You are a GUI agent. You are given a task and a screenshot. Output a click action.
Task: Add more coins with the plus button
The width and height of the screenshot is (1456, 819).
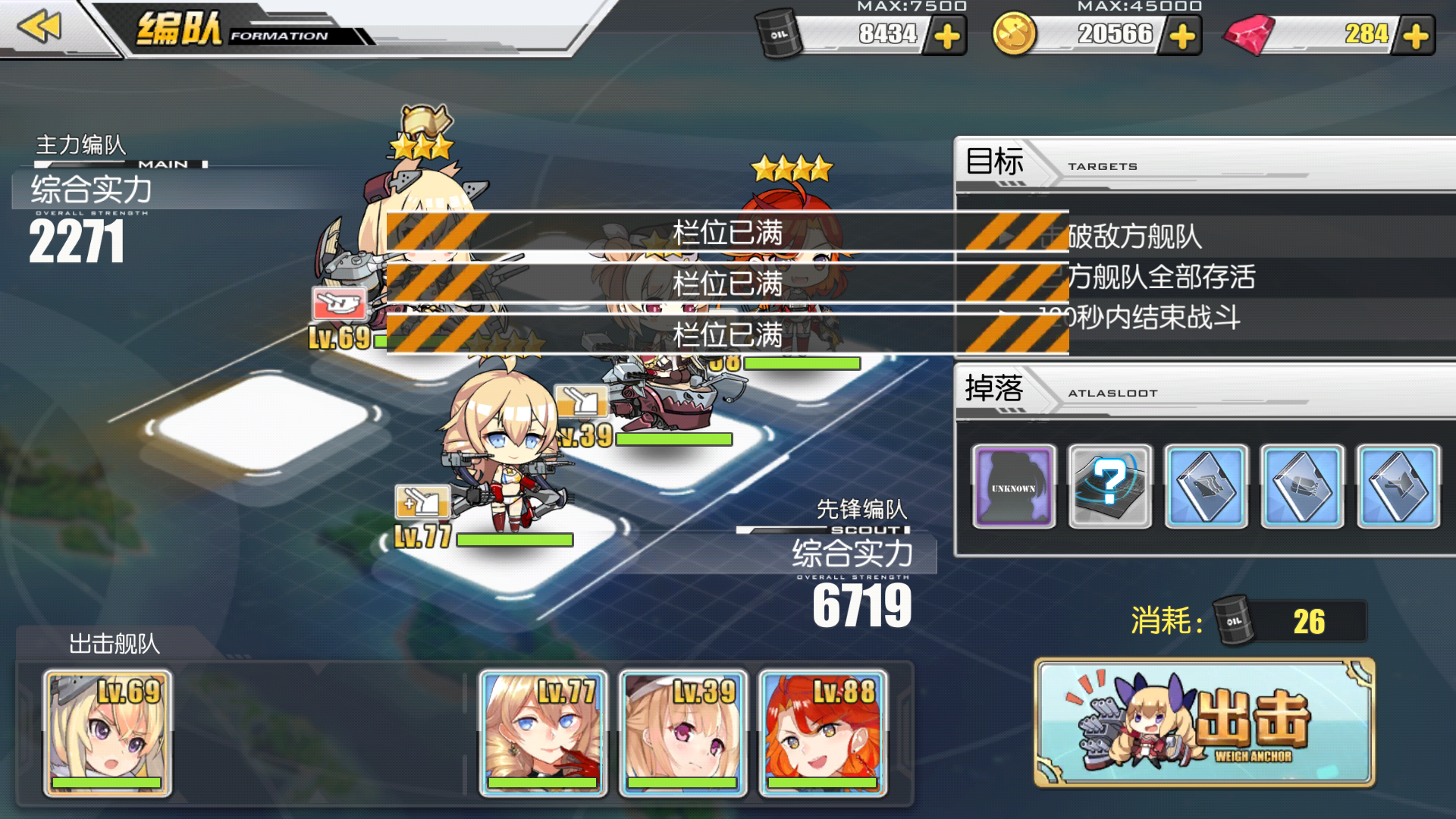(x=1182, y=36)
